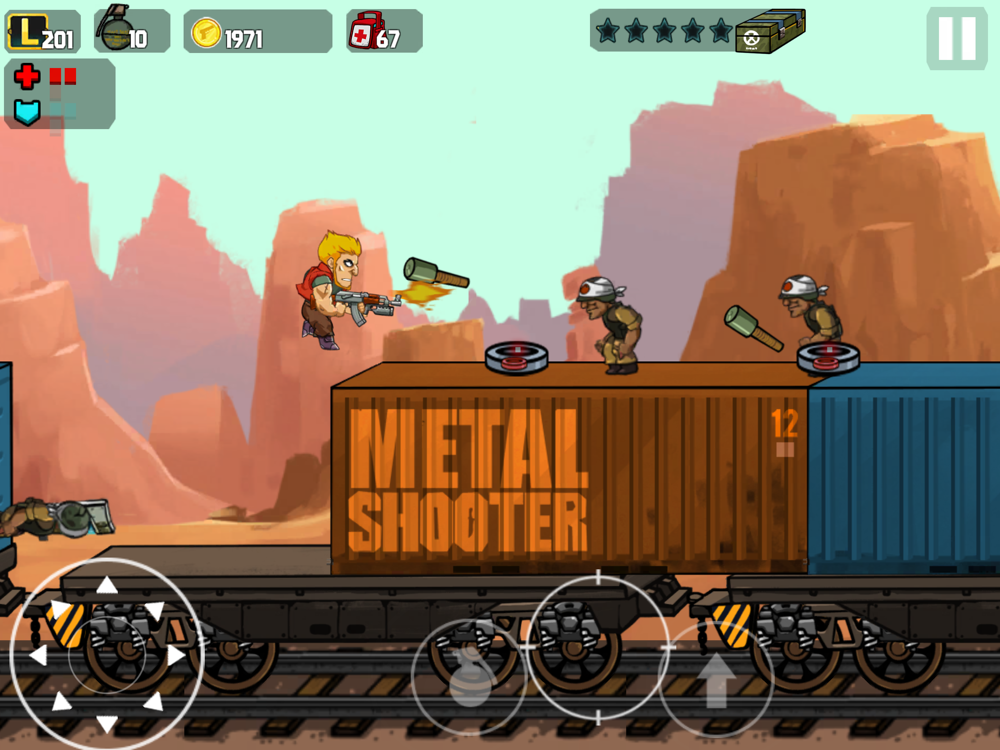The image size is (1000, 750).
Task: Tap the left arrow on the movement joystick
Action: 38,656
